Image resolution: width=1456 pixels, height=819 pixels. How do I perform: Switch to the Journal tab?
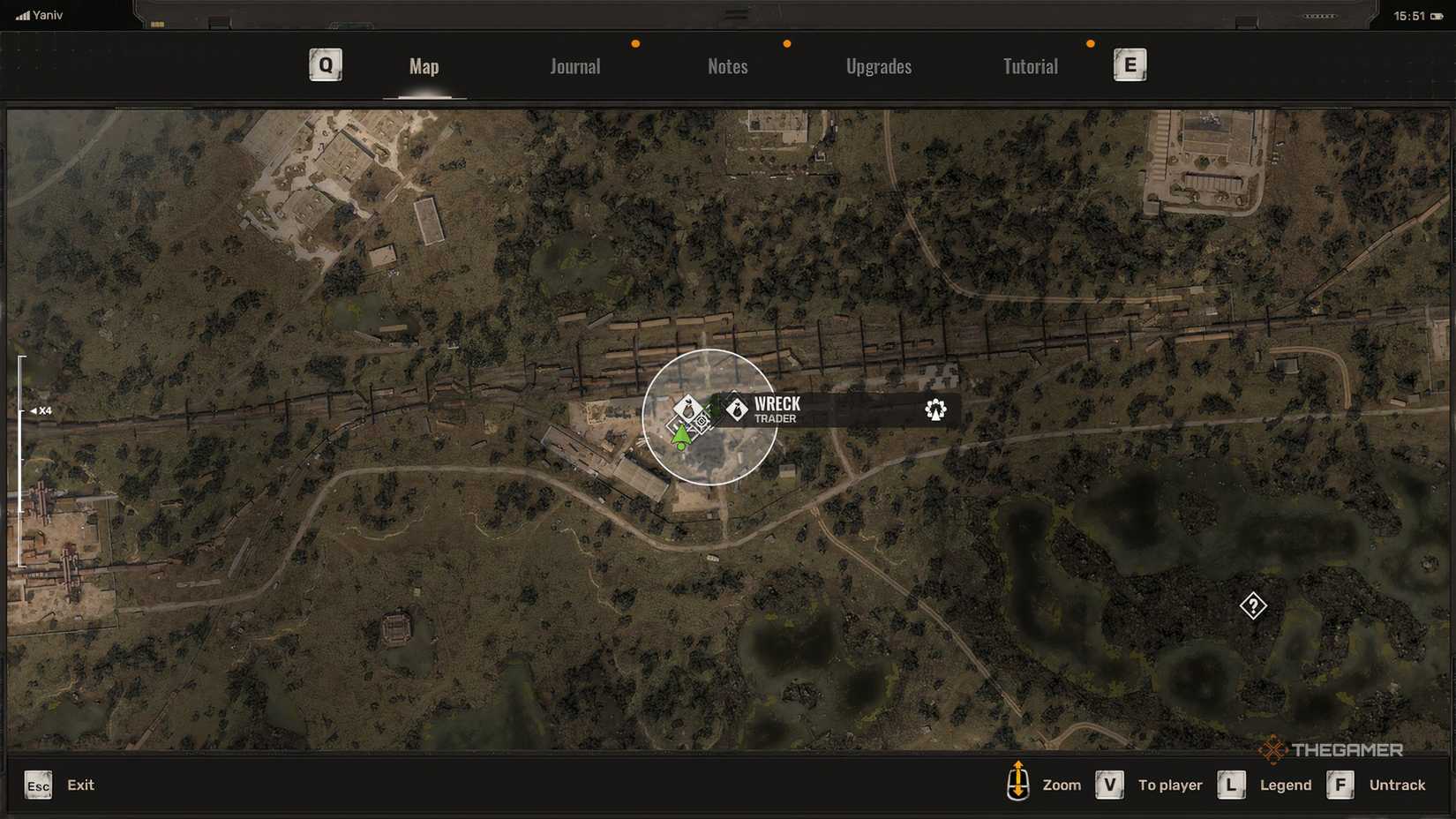574,66
